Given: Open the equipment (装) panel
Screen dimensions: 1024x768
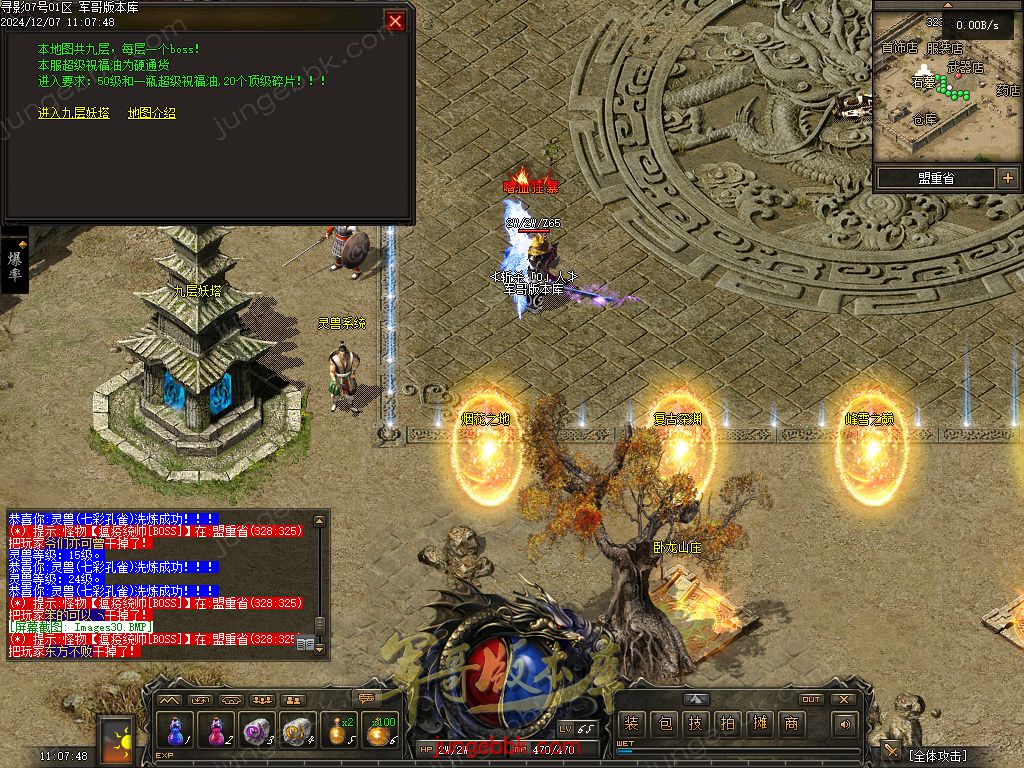Looking at the screenshot, I should pos(630,724).
